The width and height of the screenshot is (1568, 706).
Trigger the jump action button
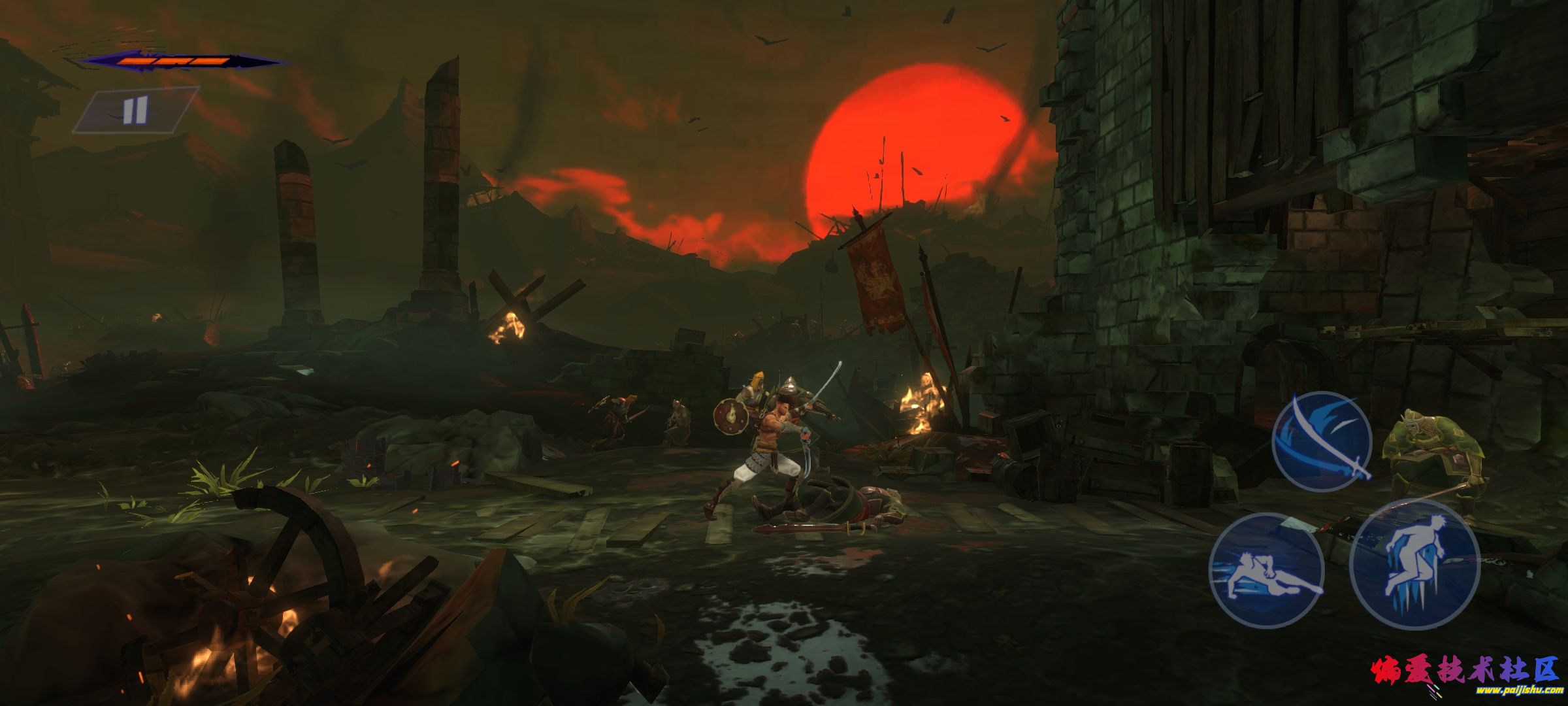[x=1414, y=563]
